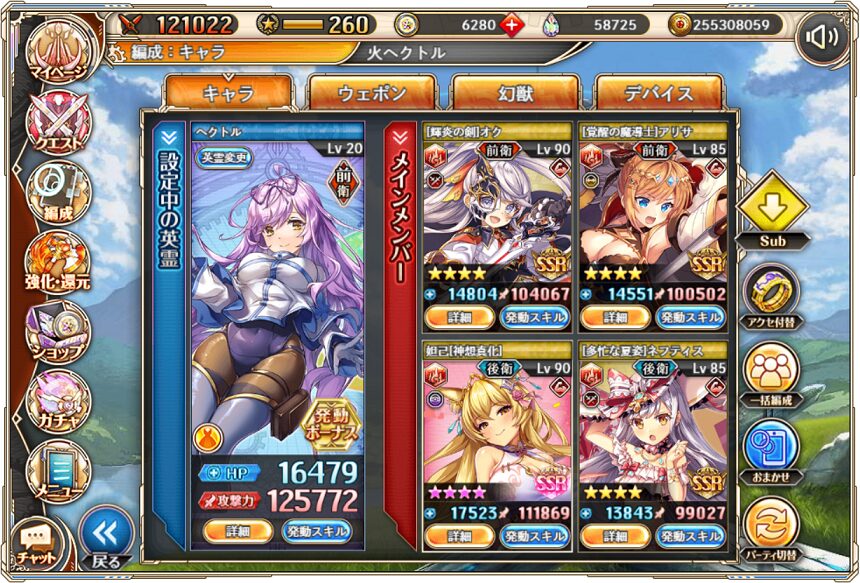The image size is (860, 583).
Task: Switch to the ウェポン tab
Action: 372,93
